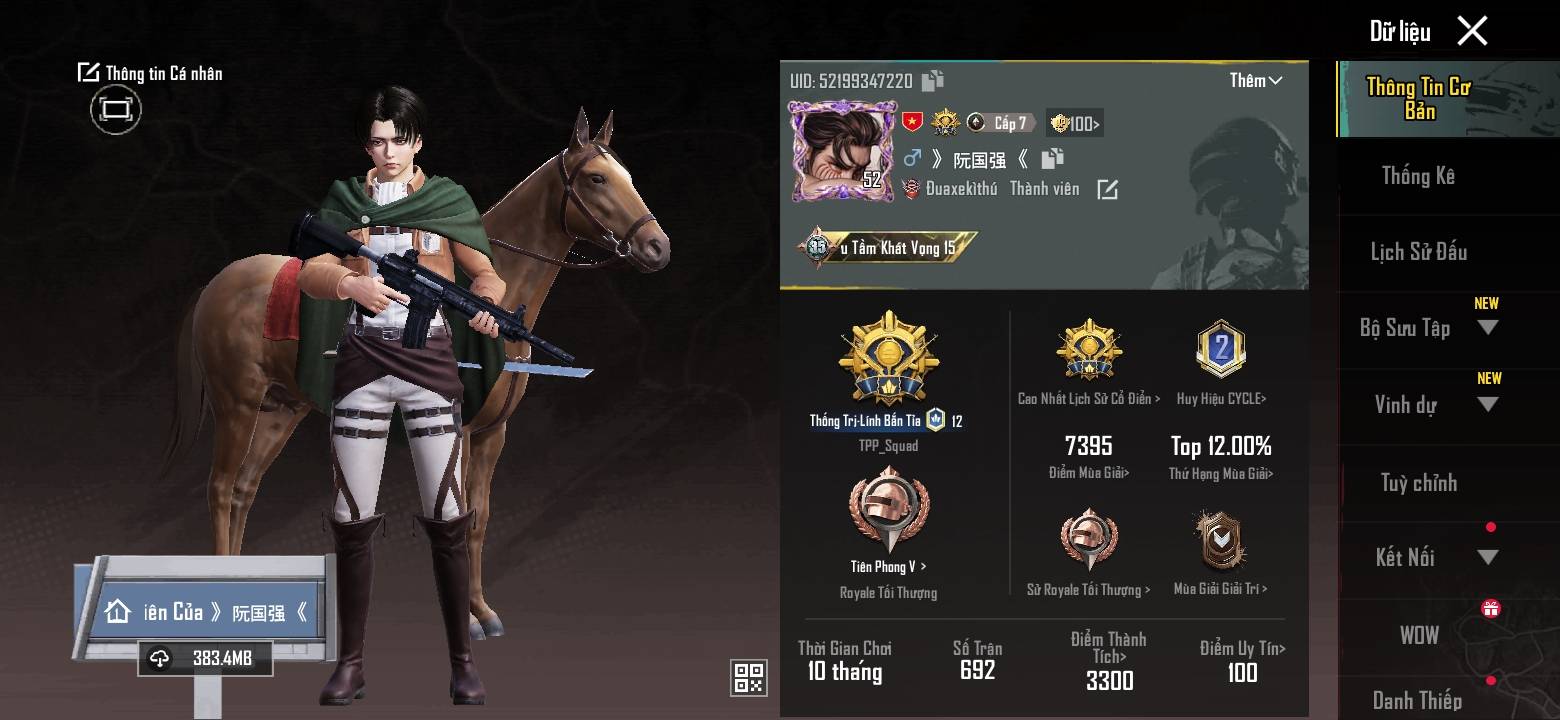Show the Lịch Sử Đấu tab
This screenshot has height=720, width=1560.
(x=1418, y=252)
